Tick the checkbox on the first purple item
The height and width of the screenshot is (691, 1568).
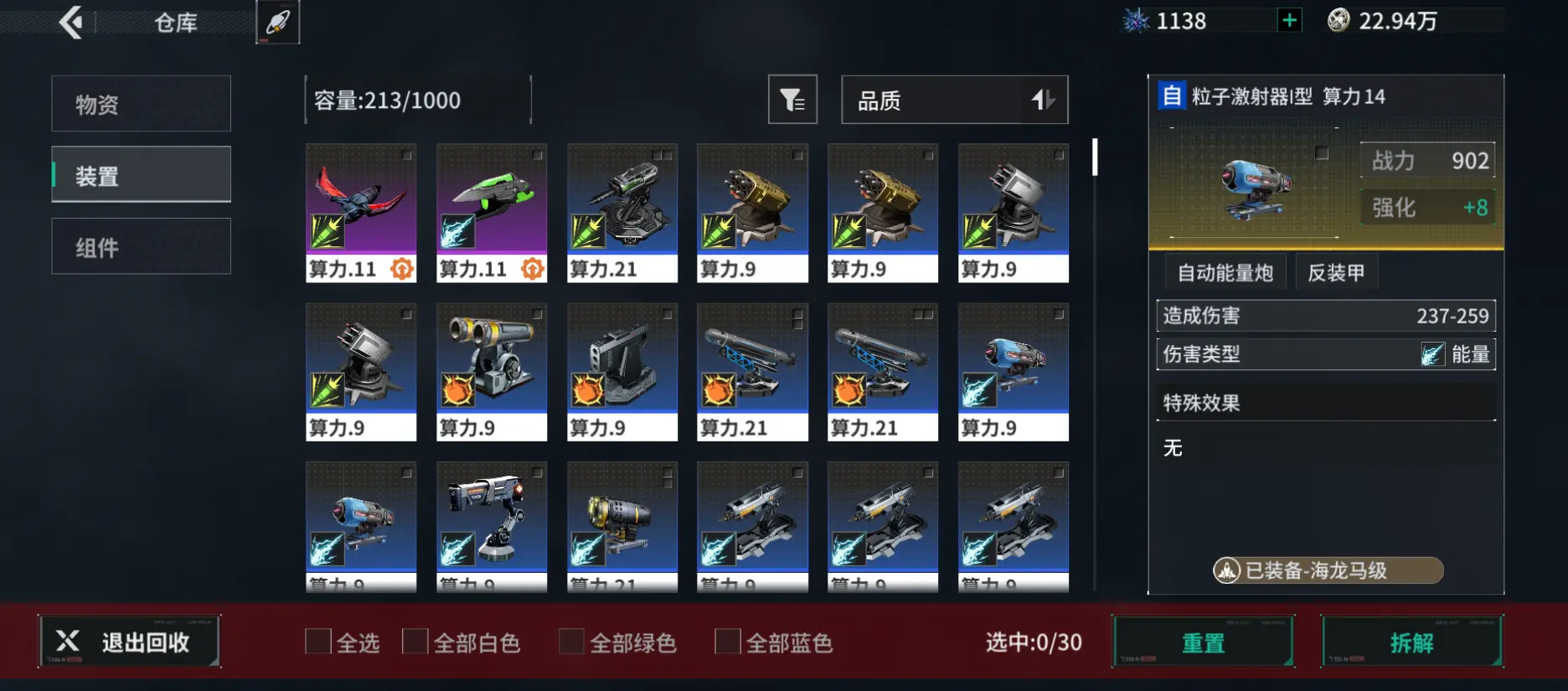click(x=405, y=157)
